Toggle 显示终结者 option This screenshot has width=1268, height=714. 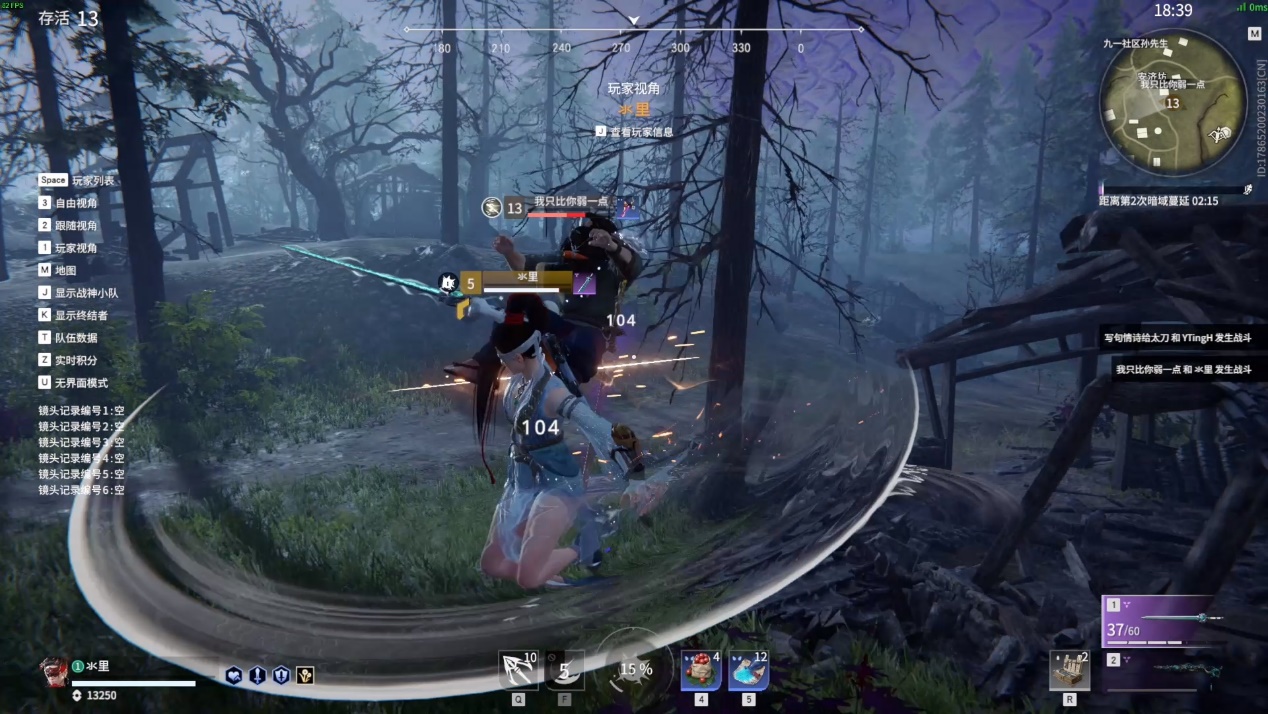point(81,315)
